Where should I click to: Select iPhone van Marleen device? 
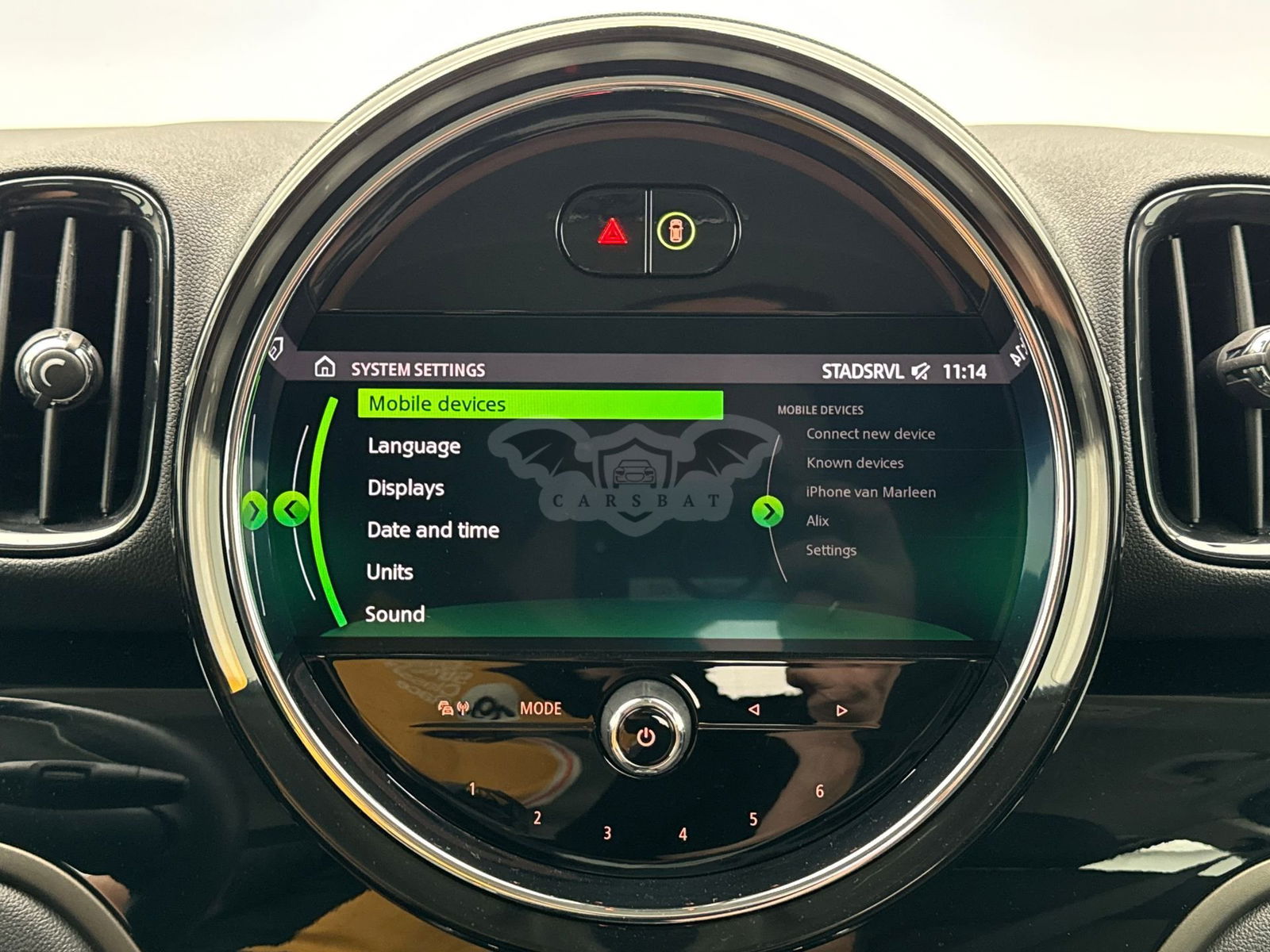870,492
